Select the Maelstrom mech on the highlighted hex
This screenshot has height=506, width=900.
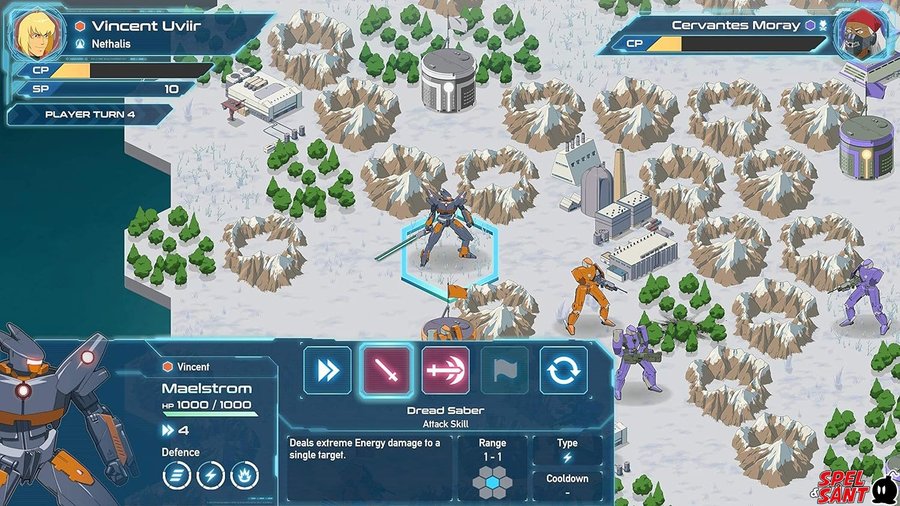pos(450,228)
